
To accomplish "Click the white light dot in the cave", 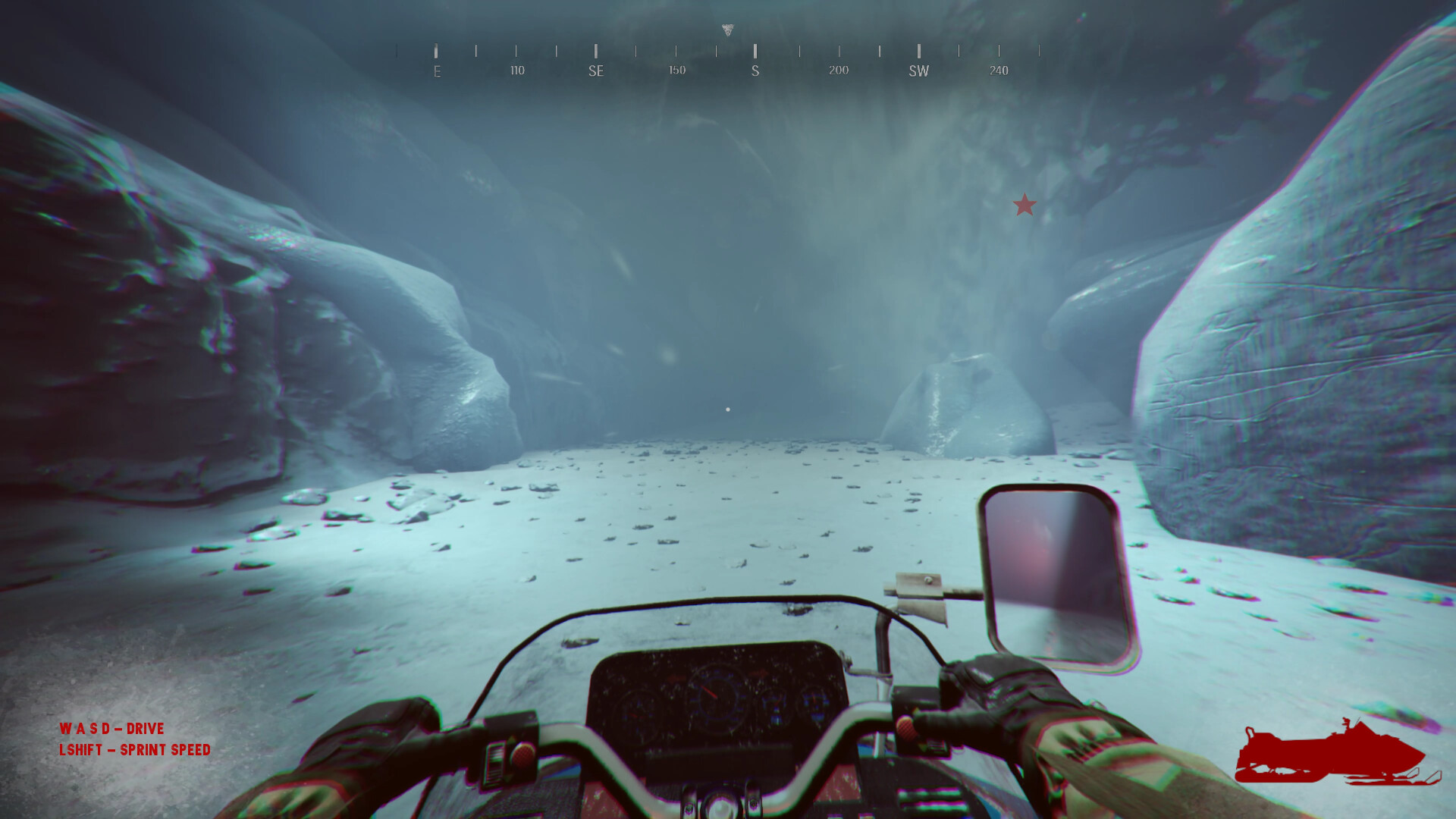I will point(729,409).
